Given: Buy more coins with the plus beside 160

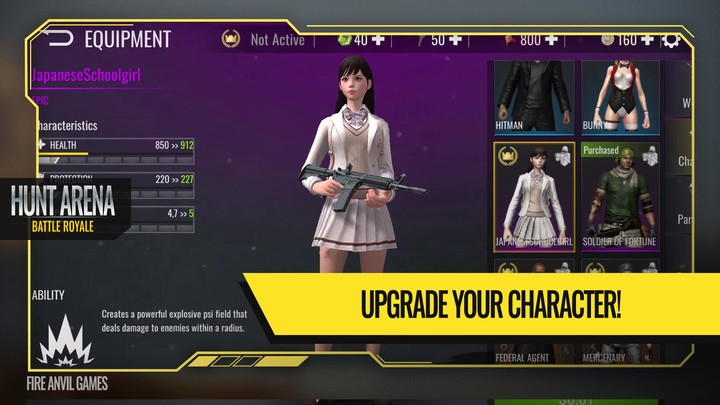Looking at the screenshot, I should pyautogui.click(x=647, y=40).
